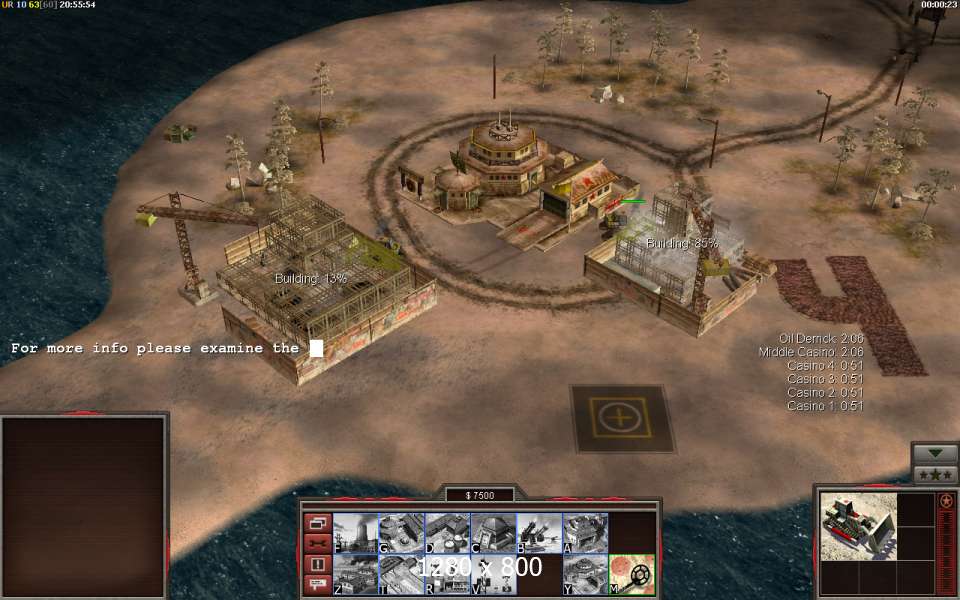Select the Barracks build icon marked G
Image resolution: width=960 pixels, height=600 pixels.
pyautogui.click(x=401, y=532)
